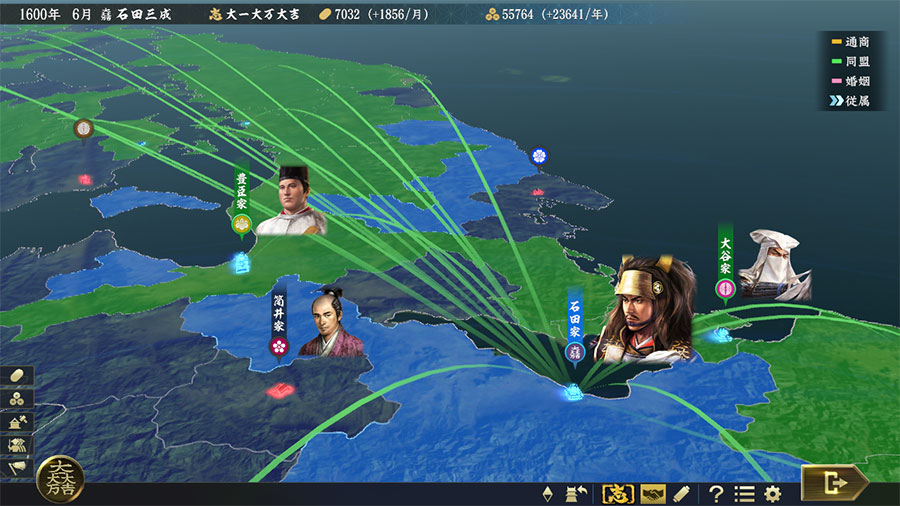Open the large gold clan crest button
The width and height of the screenshot is (900, 506).
coord(60,480)
